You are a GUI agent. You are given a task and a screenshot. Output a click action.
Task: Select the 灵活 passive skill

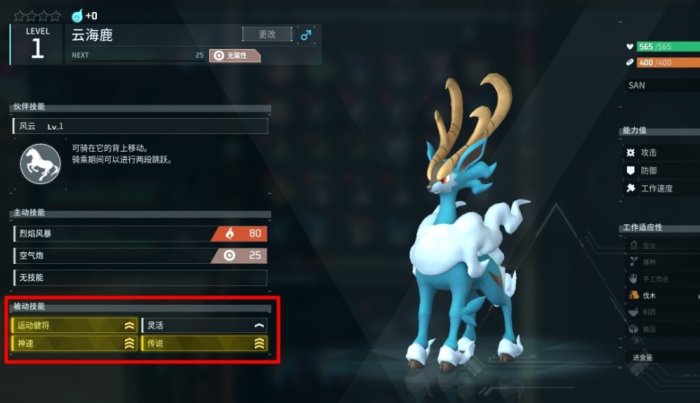coord(204,325)
